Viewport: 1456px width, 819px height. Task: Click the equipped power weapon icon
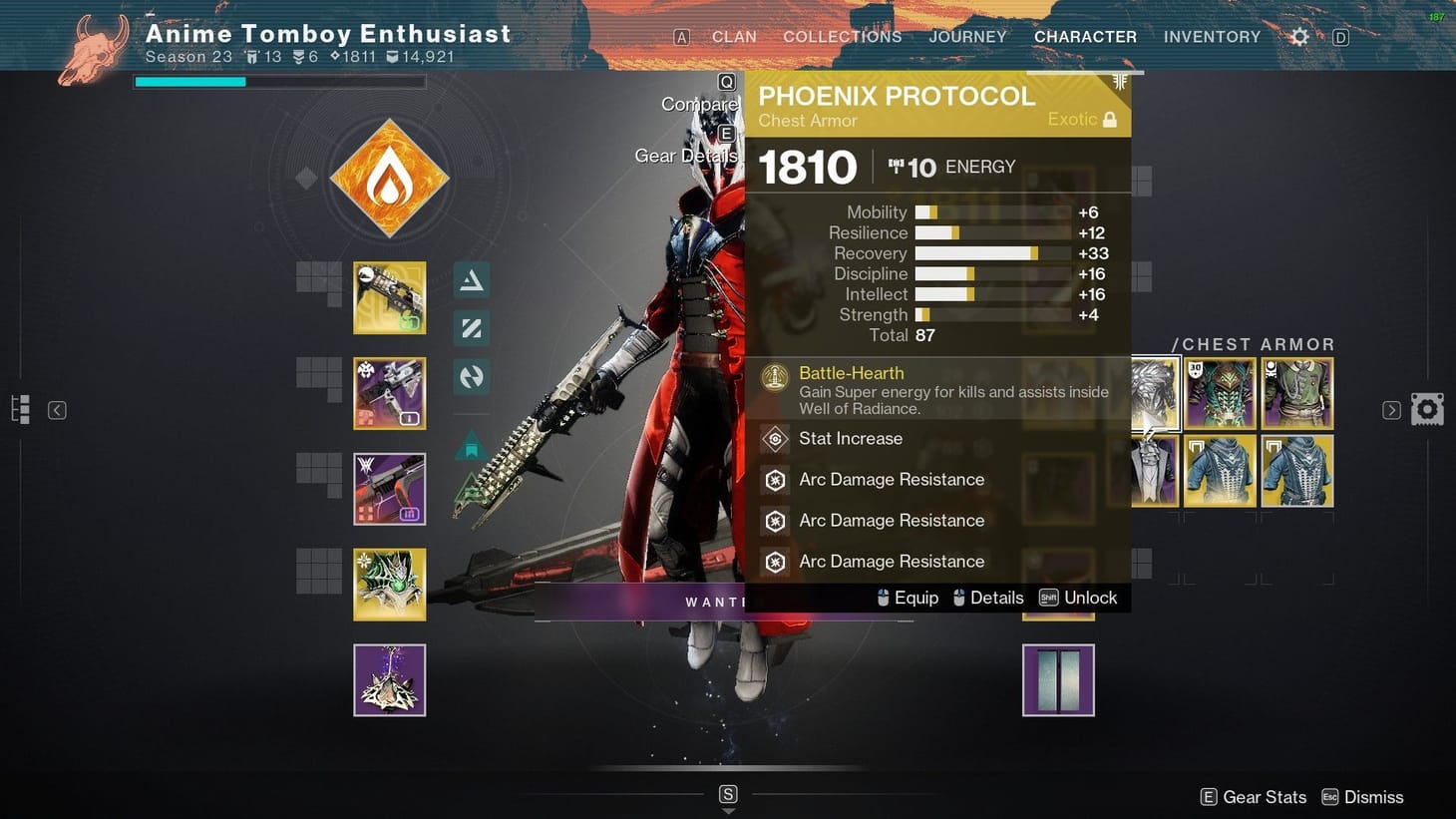coord(389,489)
